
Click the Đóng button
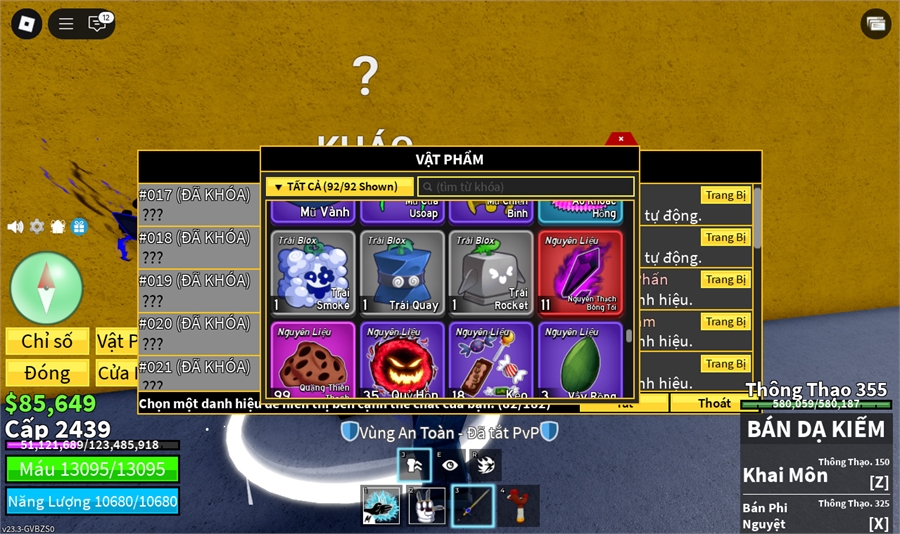(47, 373)
